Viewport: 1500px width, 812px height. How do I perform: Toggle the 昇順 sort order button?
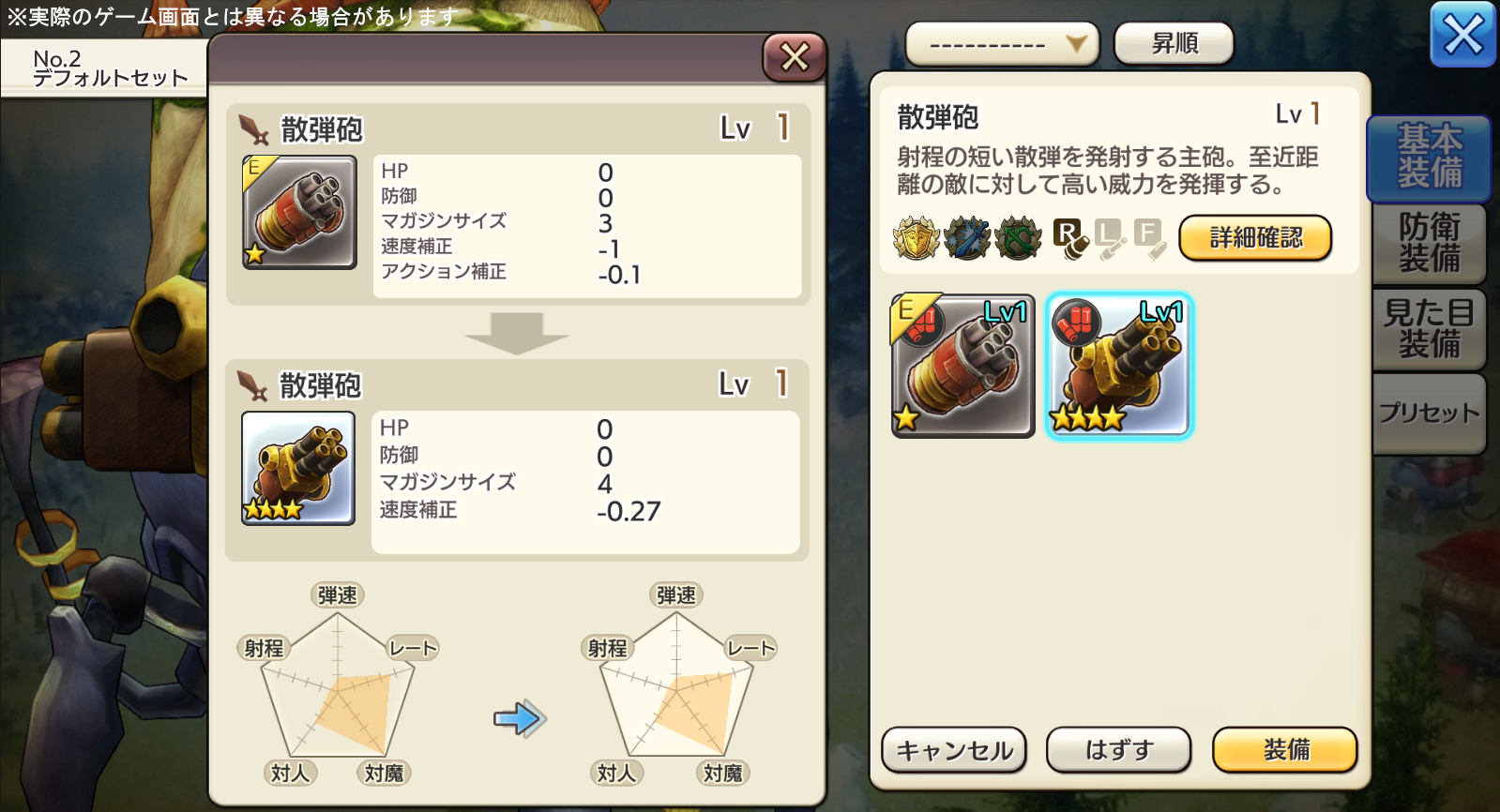coord(1174,44)
